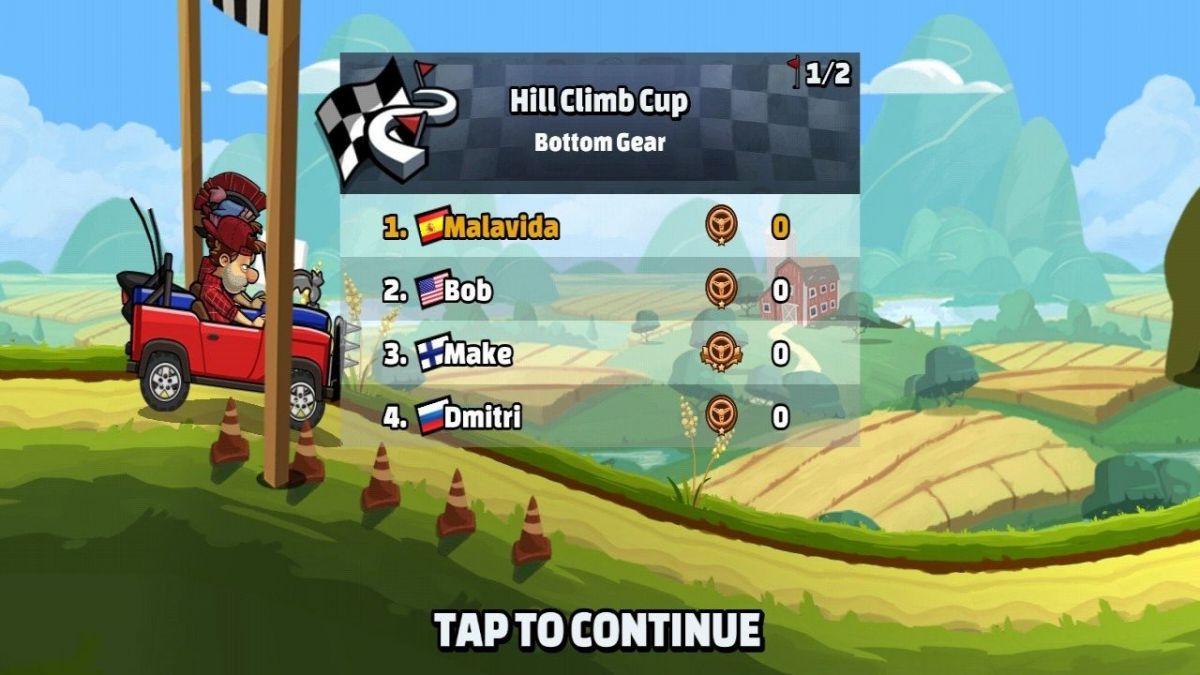Click the Hill Climb Cup header banner
Image resolution: width=1200 pixels, height=675 pixels.
[x=598, y=122]
